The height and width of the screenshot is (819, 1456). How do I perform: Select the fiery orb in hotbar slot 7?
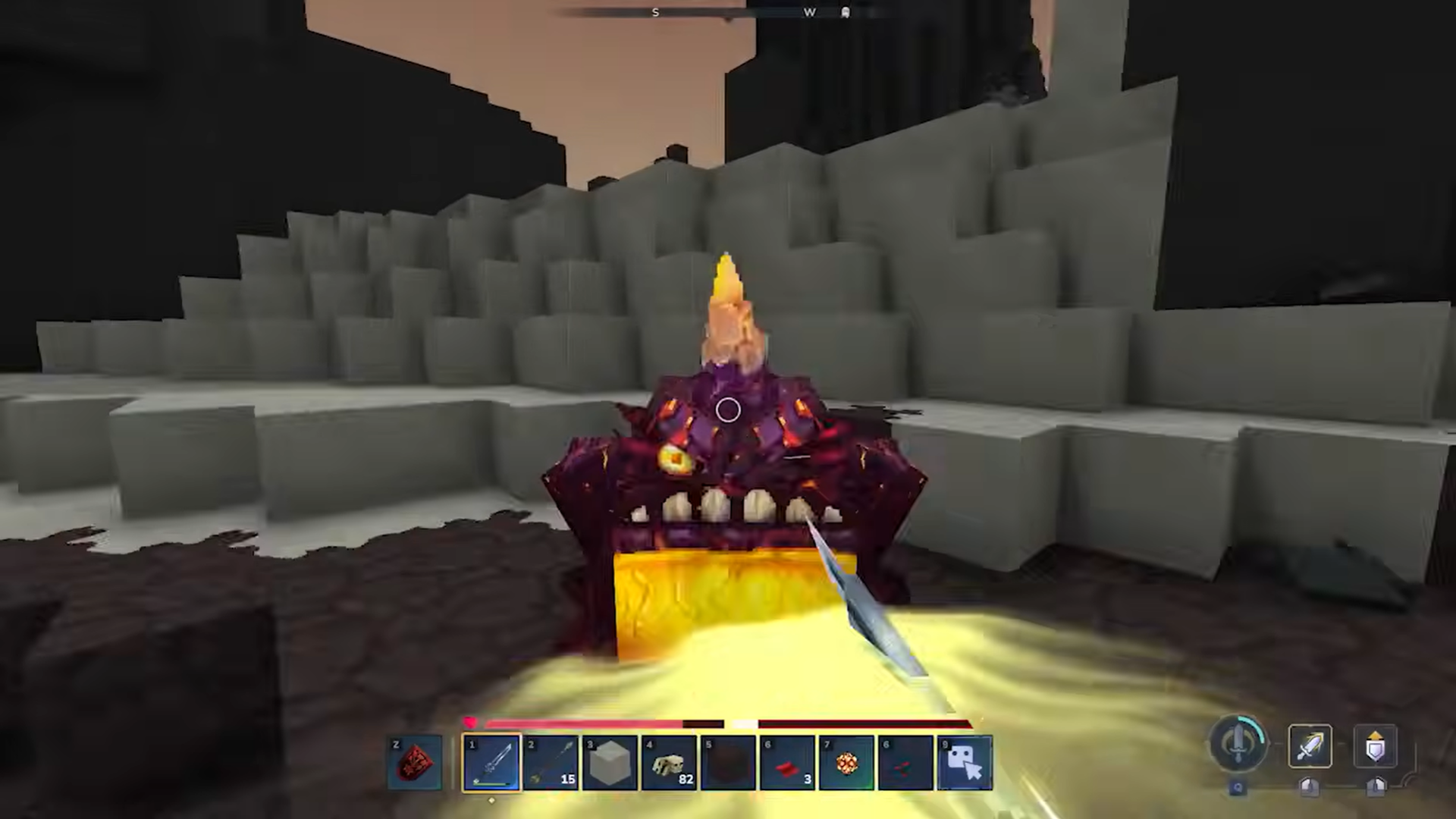point(847,761)
